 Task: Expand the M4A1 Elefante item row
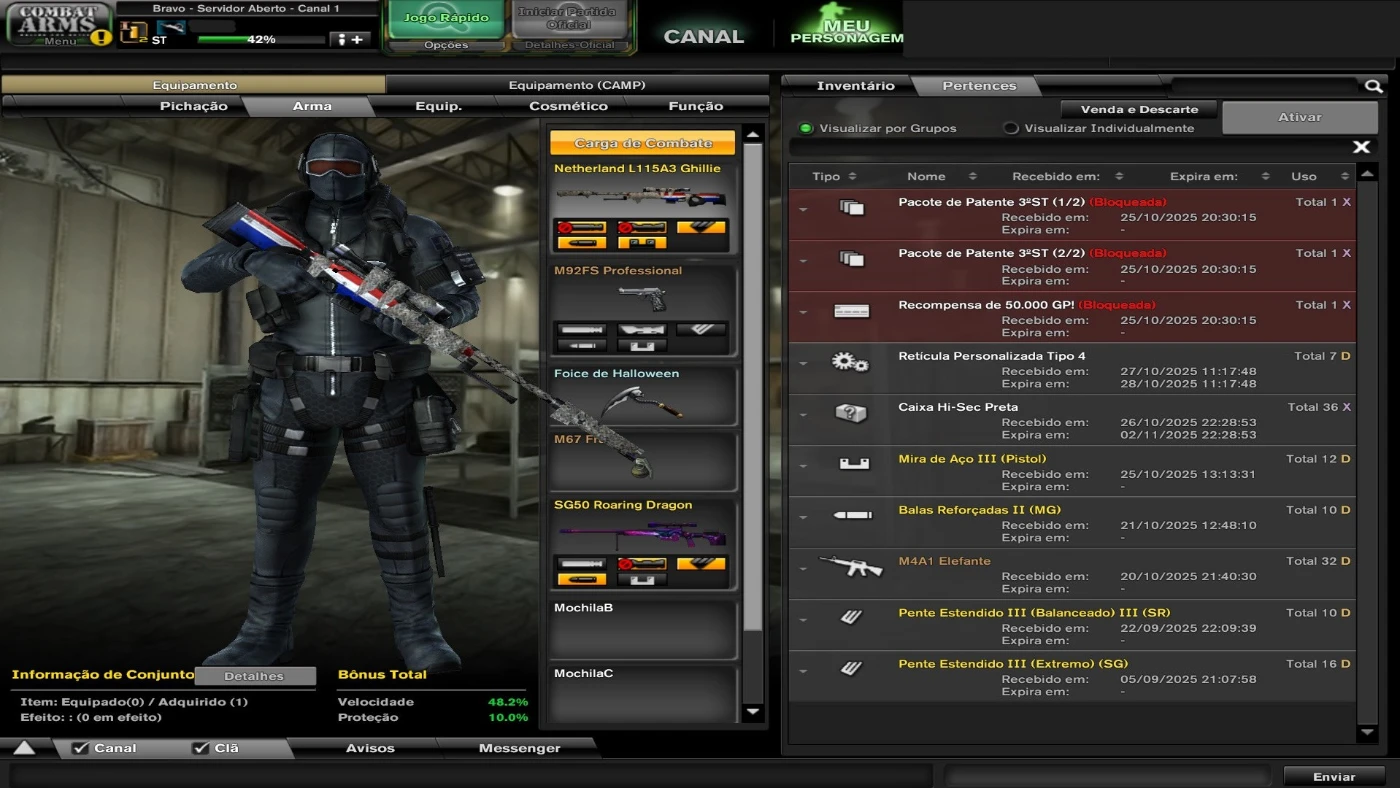pos(801,568)
